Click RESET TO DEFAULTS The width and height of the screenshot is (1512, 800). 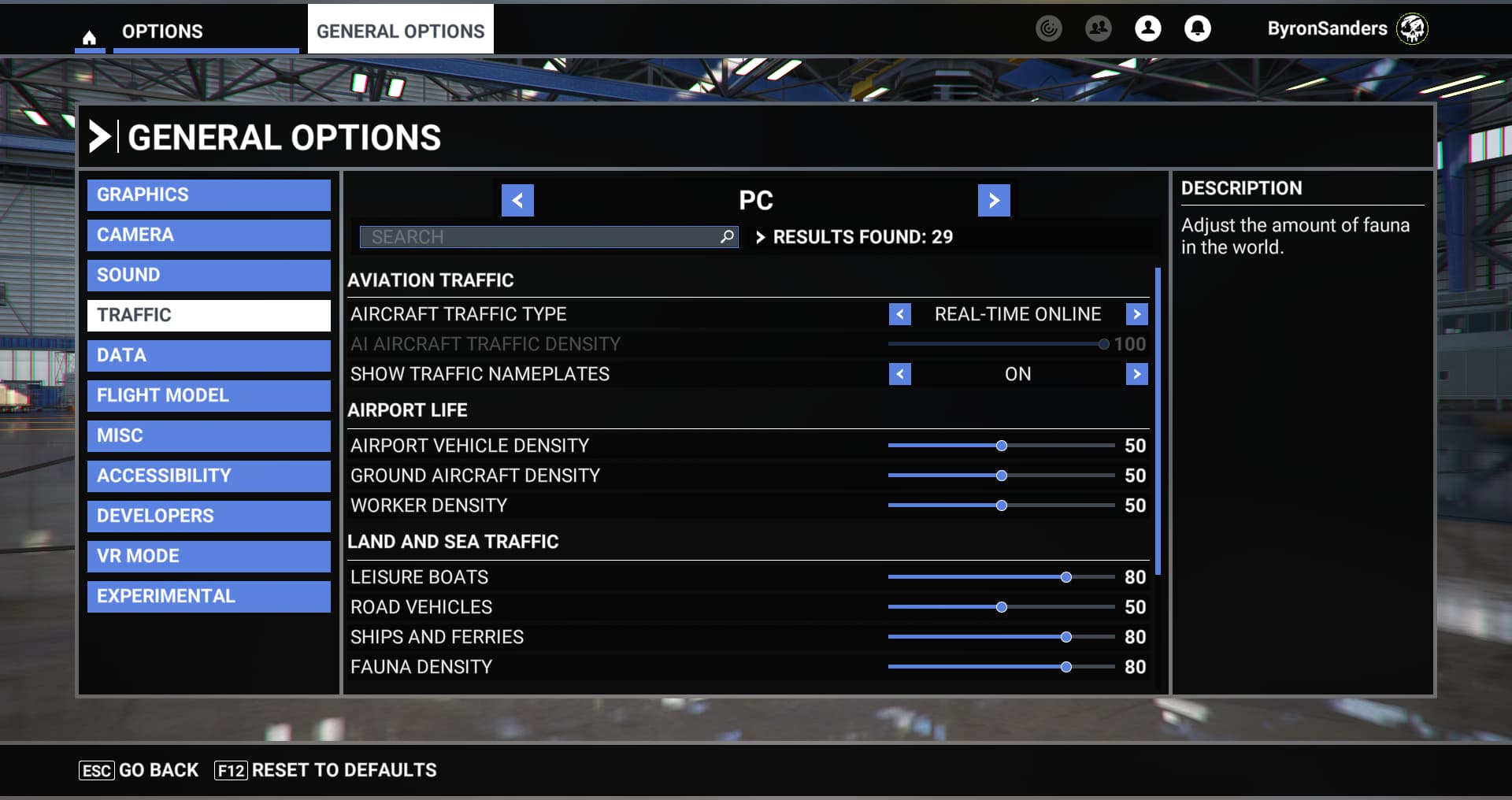[x=343, y=770]
